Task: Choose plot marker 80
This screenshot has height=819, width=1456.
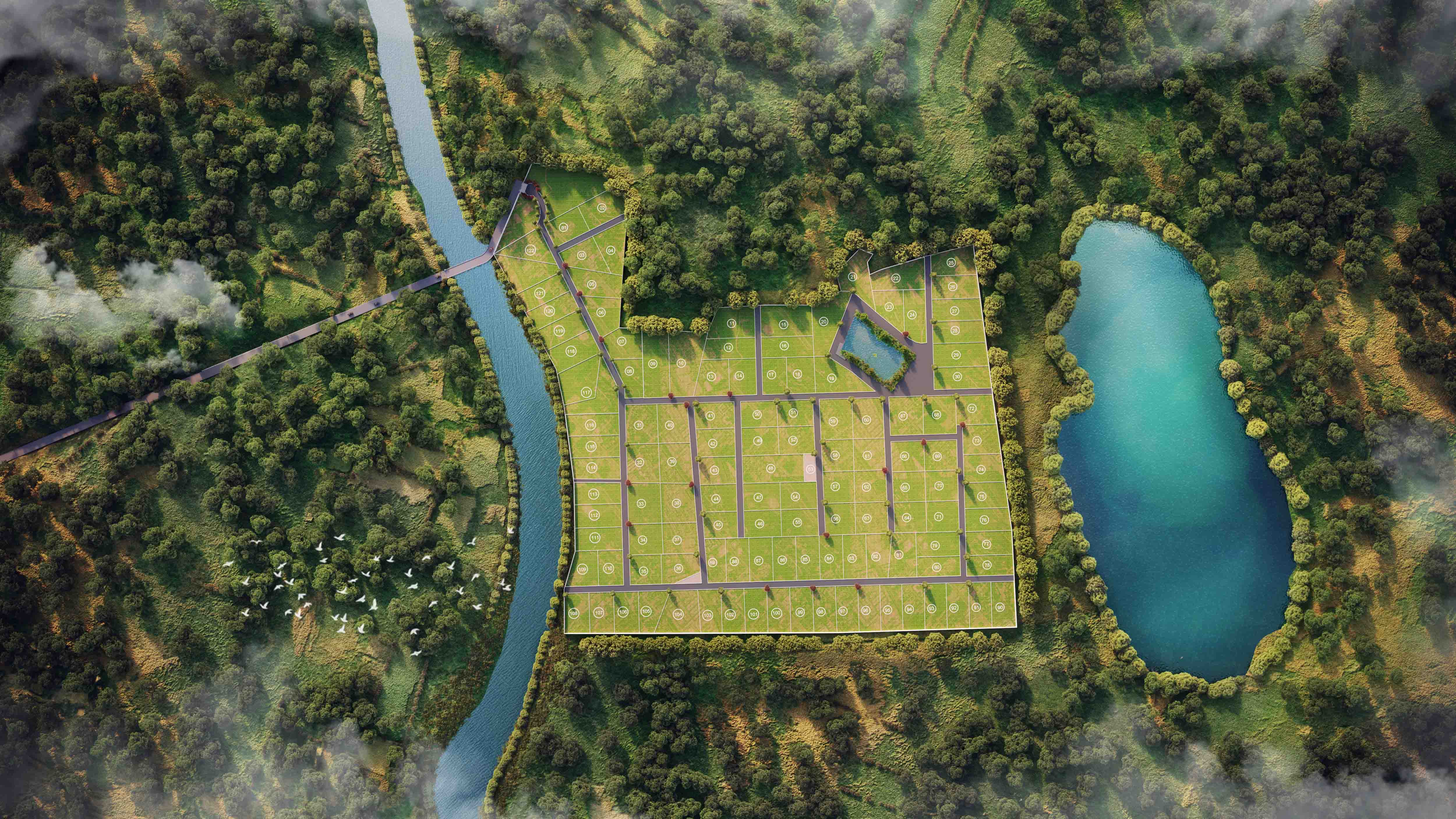Action: coord(936,567)
